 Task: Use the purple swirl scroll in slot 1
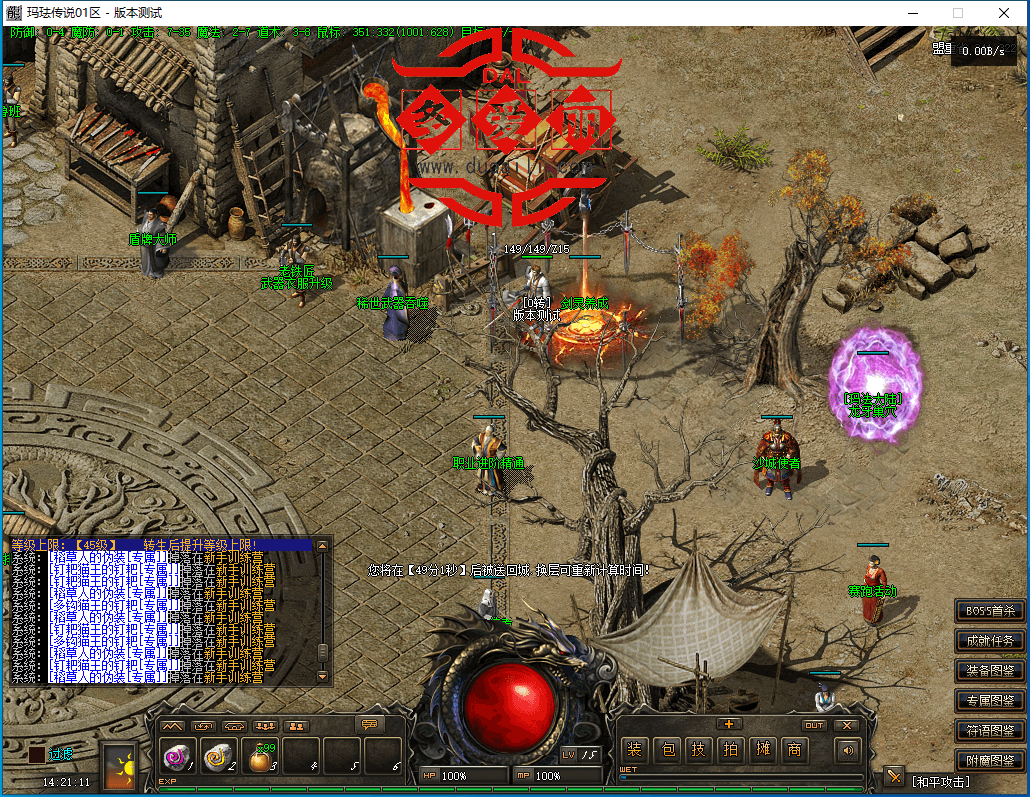(180, 757)
